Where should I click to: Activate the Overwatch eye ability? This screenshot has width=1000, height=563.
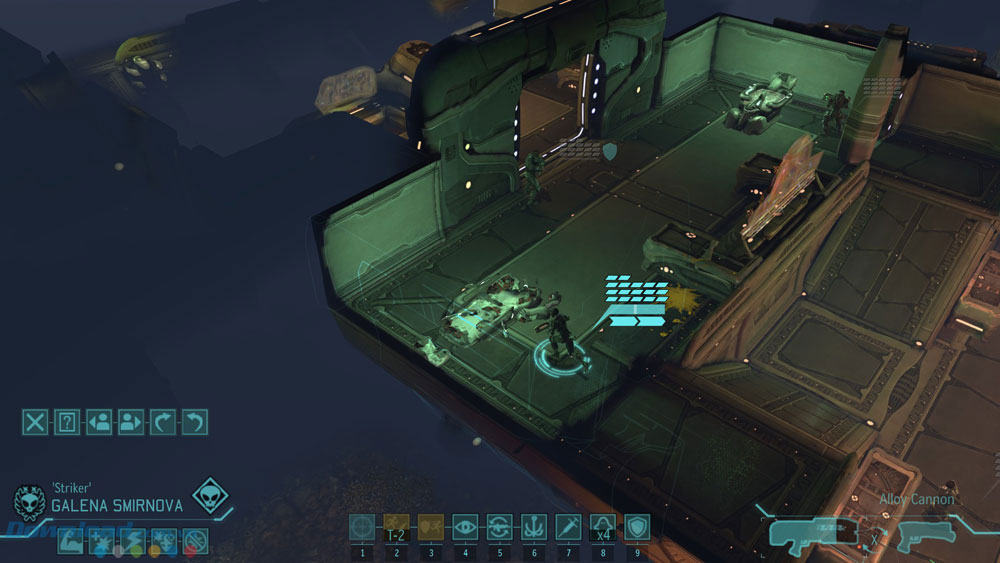click(x=465, y=528)
